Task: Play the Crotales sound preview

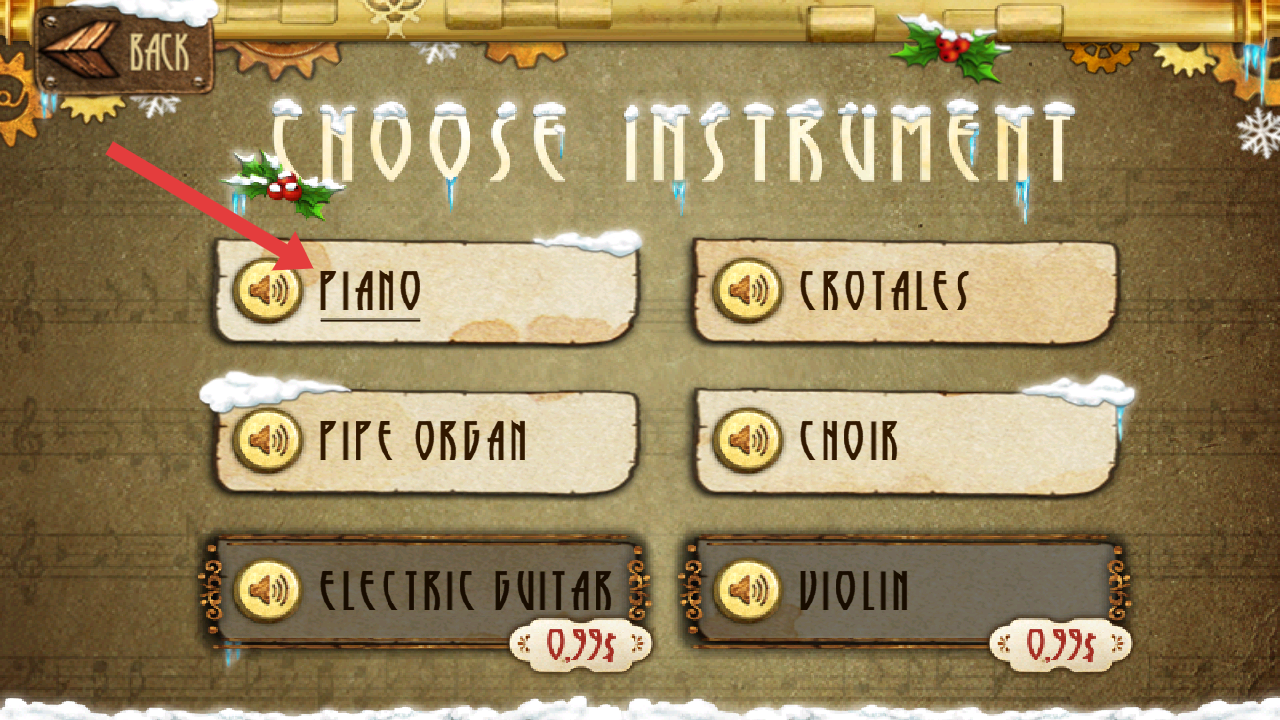Action: (x=747, y=291)
